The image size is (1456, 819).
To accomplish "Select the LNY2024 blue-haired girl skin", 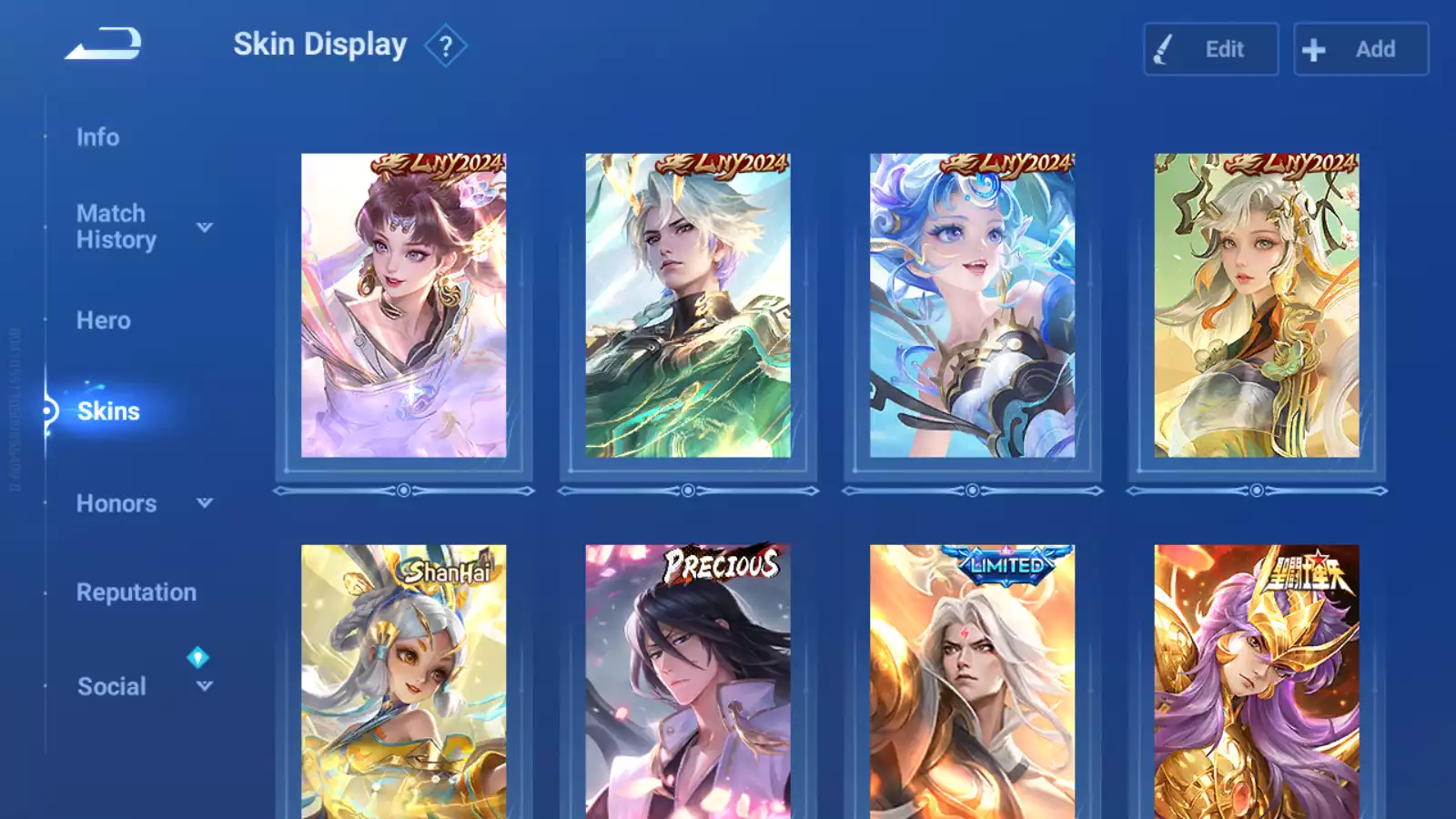I will click(x=972, y=306).
